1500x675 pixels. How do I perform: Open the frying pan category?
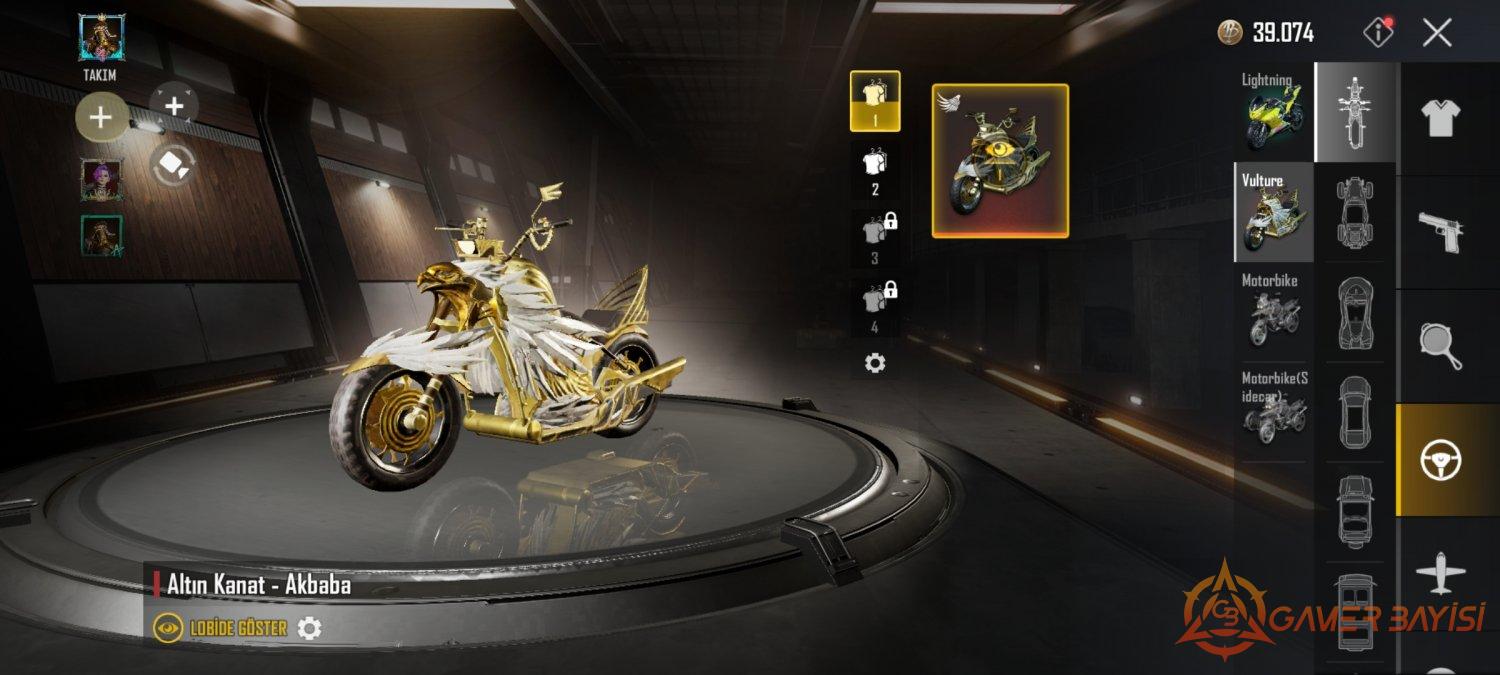pyautogui.click(x=1441, y=346)
